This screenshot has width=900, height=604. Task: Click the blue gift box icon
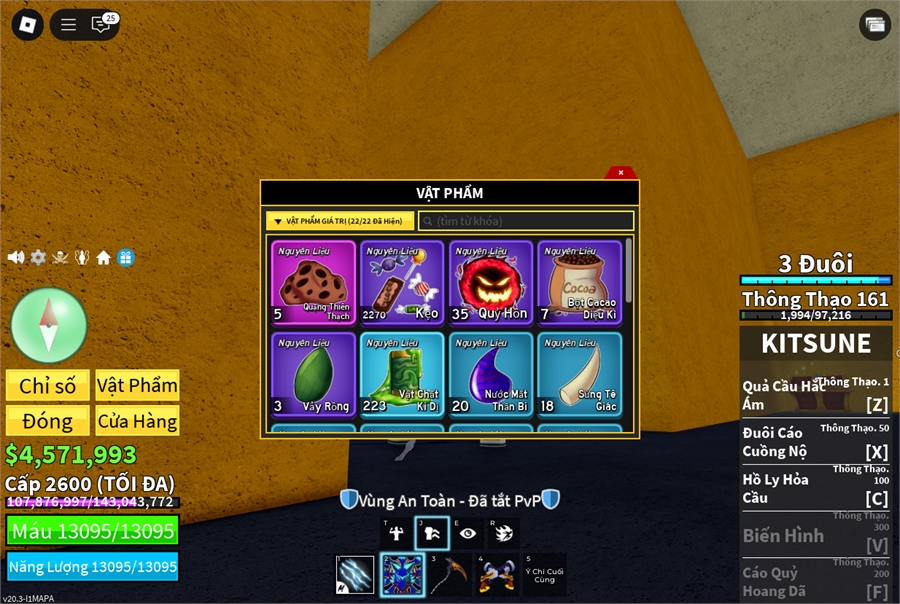(125, 257)
